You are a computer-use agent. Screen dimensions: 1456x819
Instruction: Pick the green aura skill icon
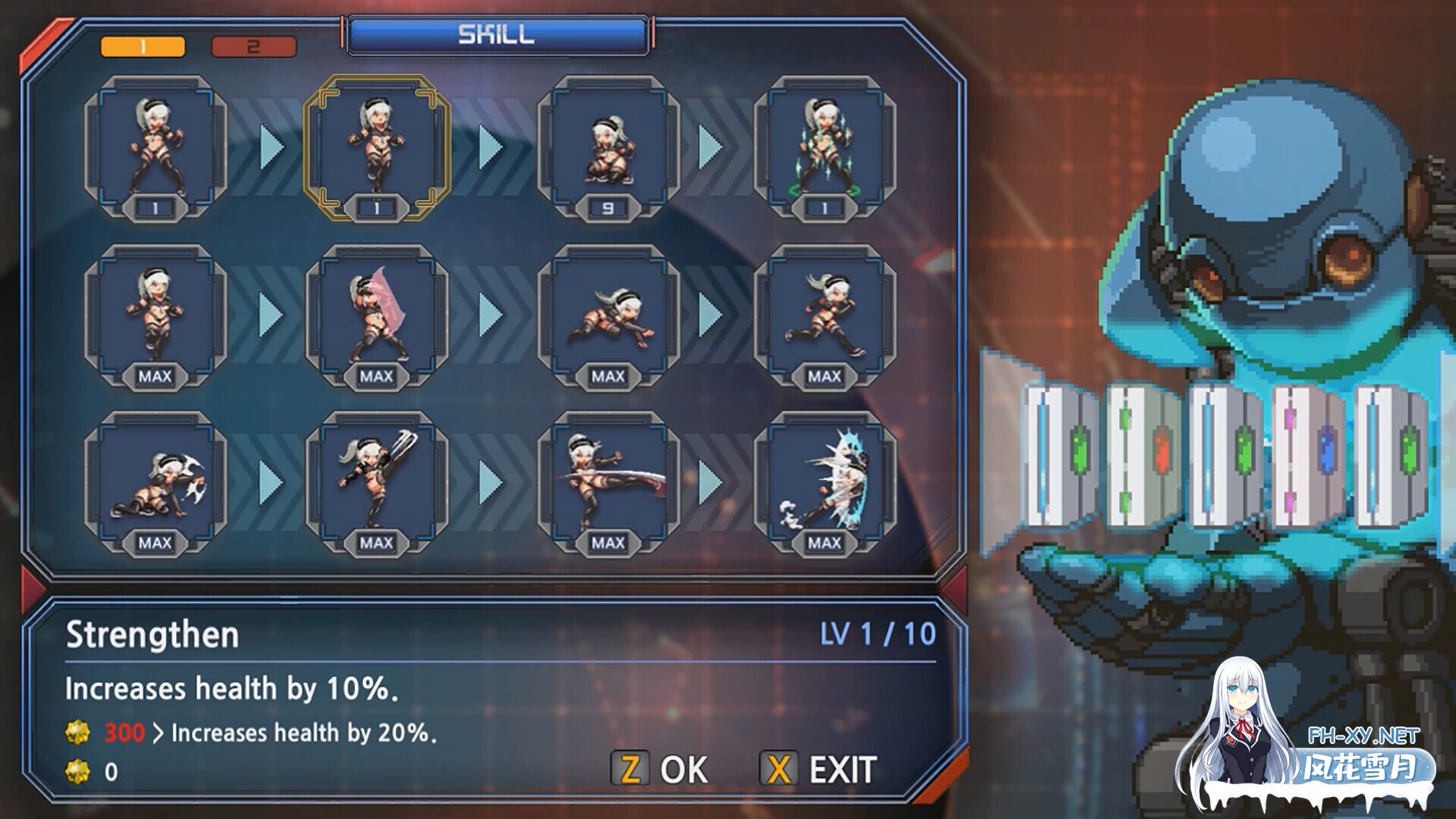click(x=825, y=148)
